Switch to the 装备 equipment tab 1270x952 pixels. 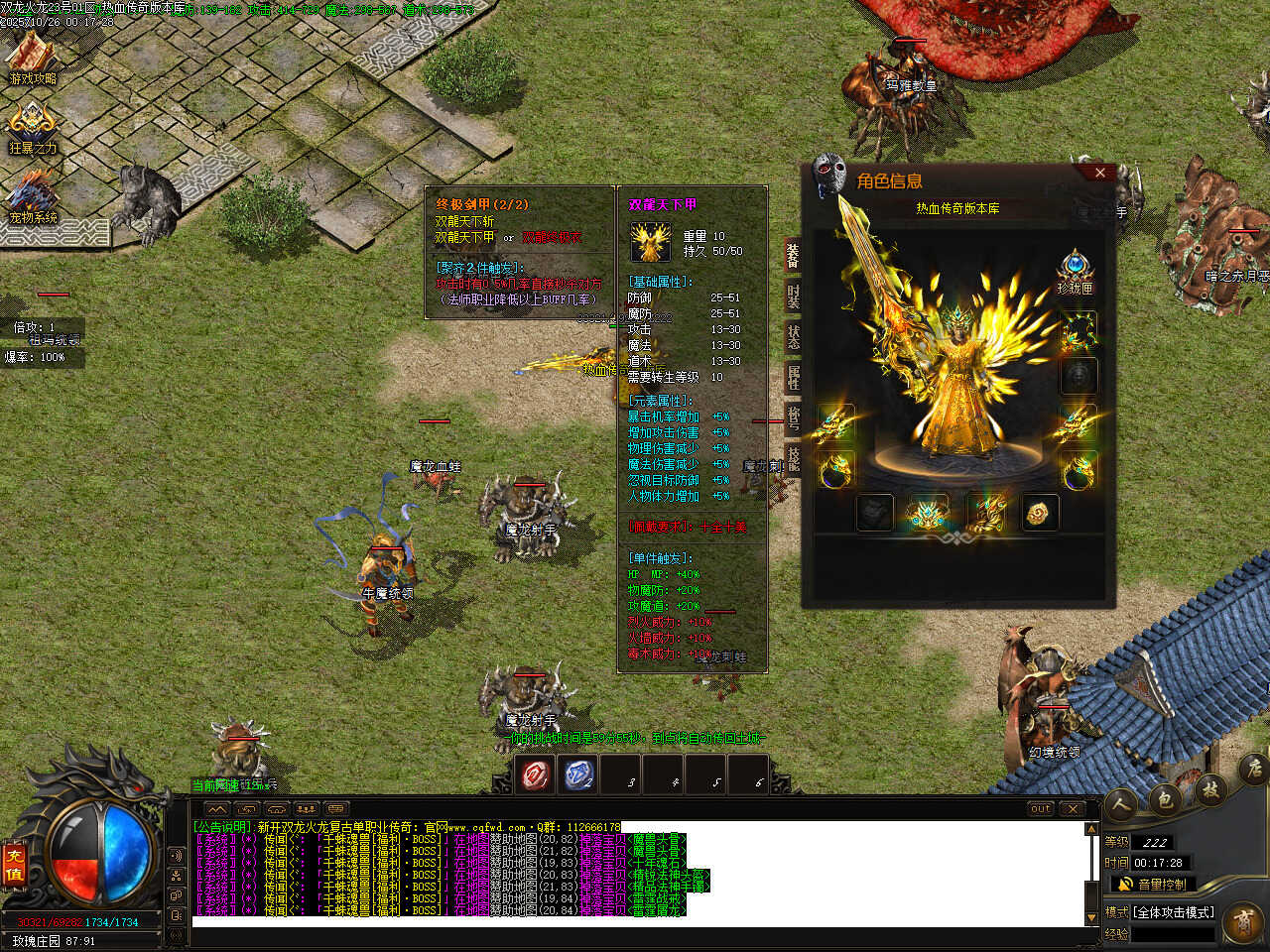(793, 256)
